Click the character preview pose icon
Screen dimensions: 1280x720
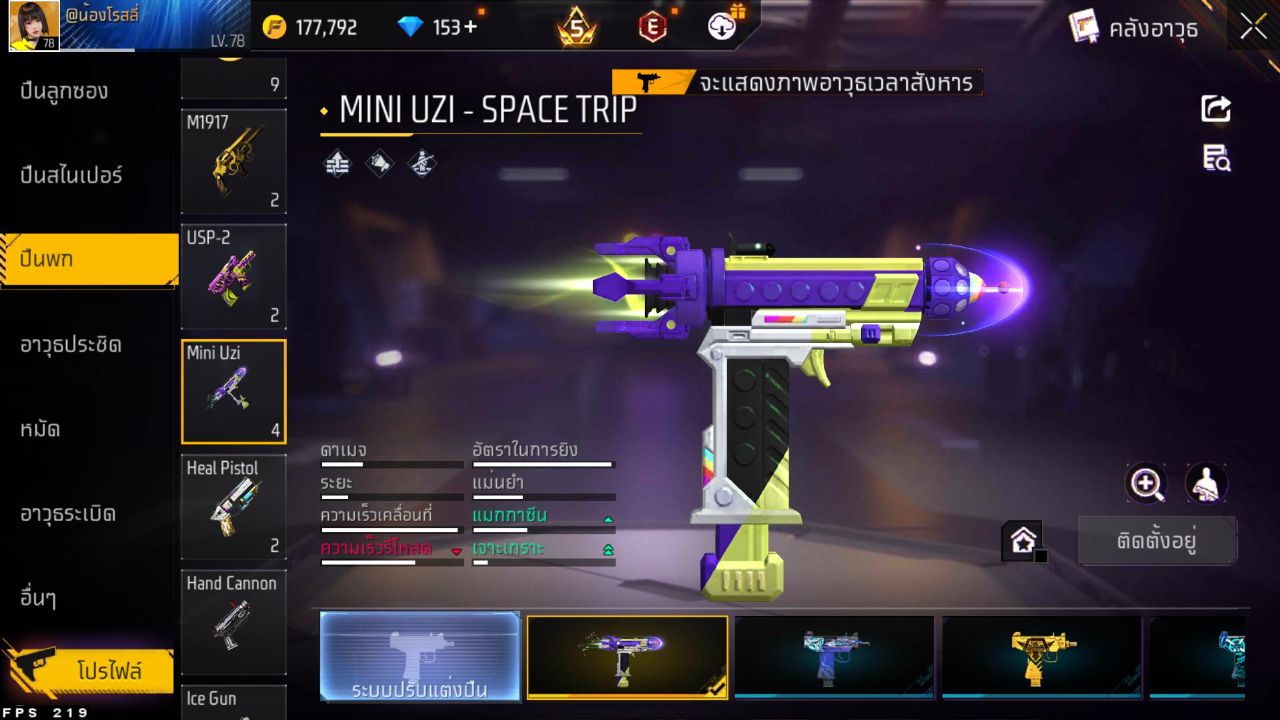click(1206, 484)
